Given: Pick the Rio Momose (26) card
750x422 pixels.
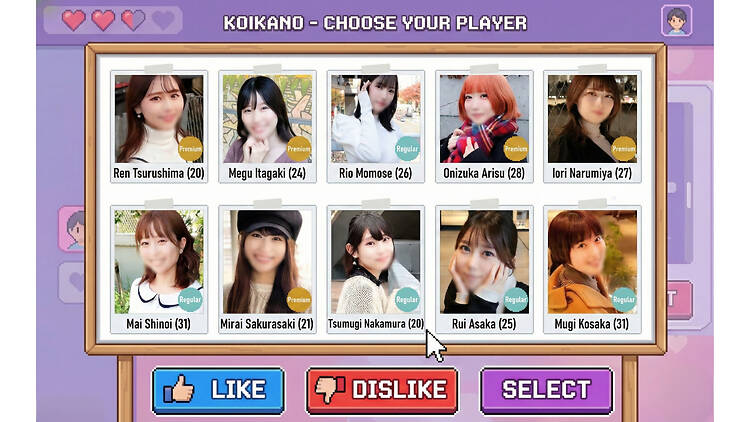Looking at the screenshot, I should (x=375, y=125).
